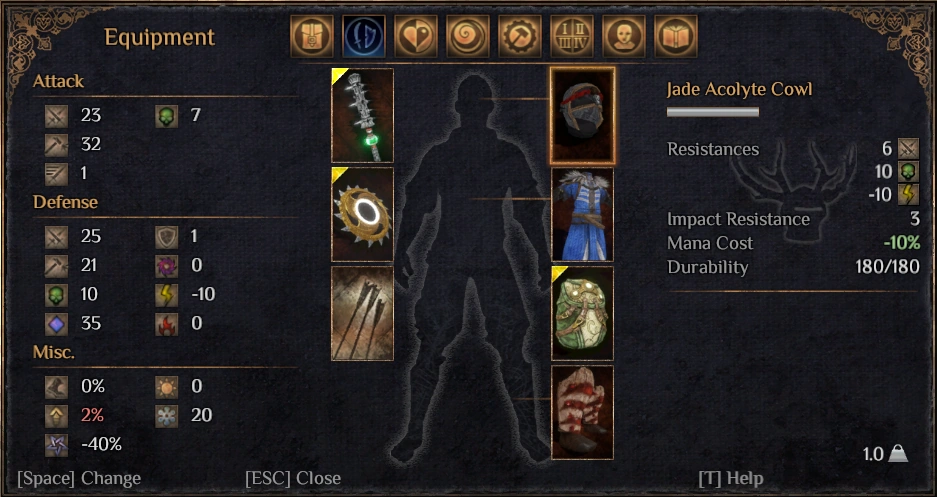Screen dimensions: 937x497
Task: Select the golden spiked round shield slot
Action: click(x=362, y=214)
